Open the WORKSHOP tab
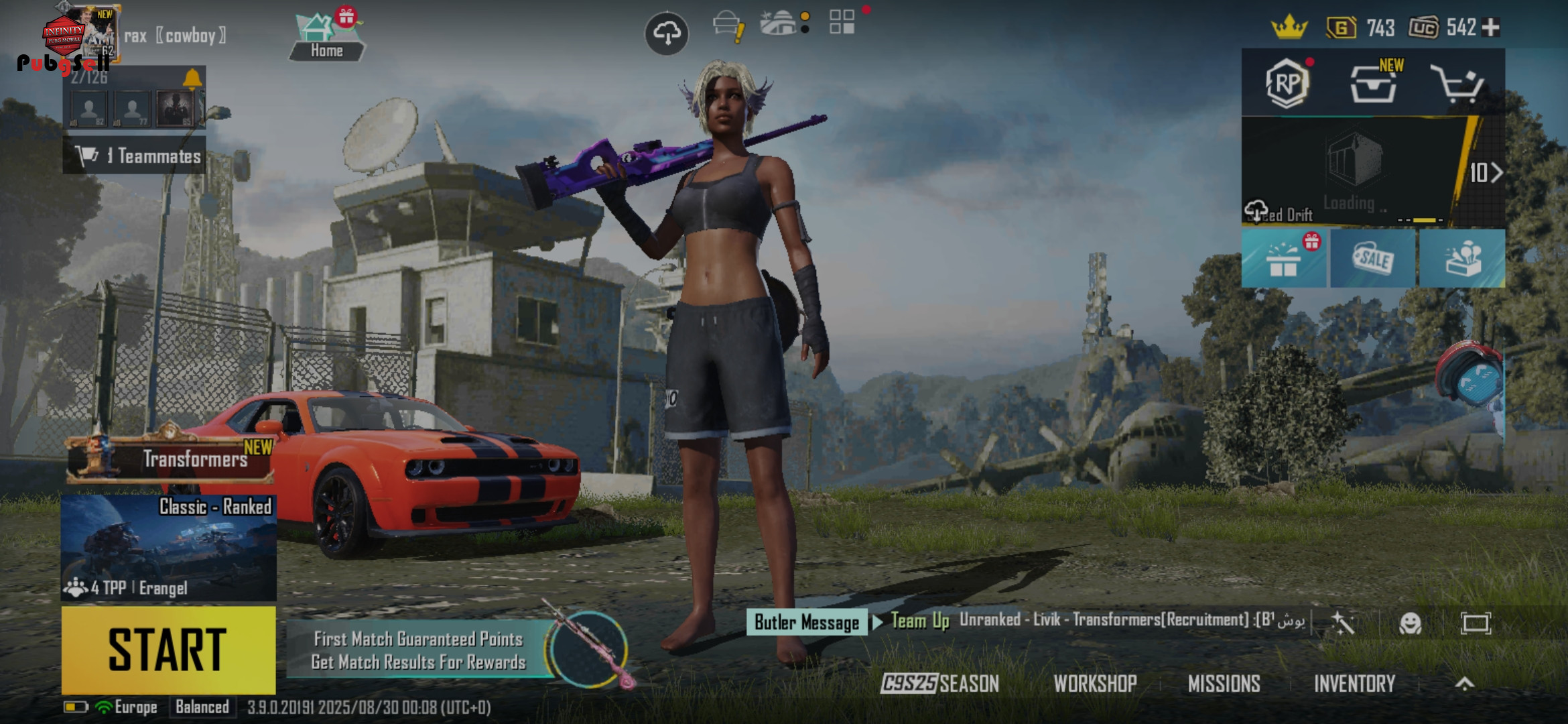This screenshot has height=724, width=1568. pos(1095,684)
